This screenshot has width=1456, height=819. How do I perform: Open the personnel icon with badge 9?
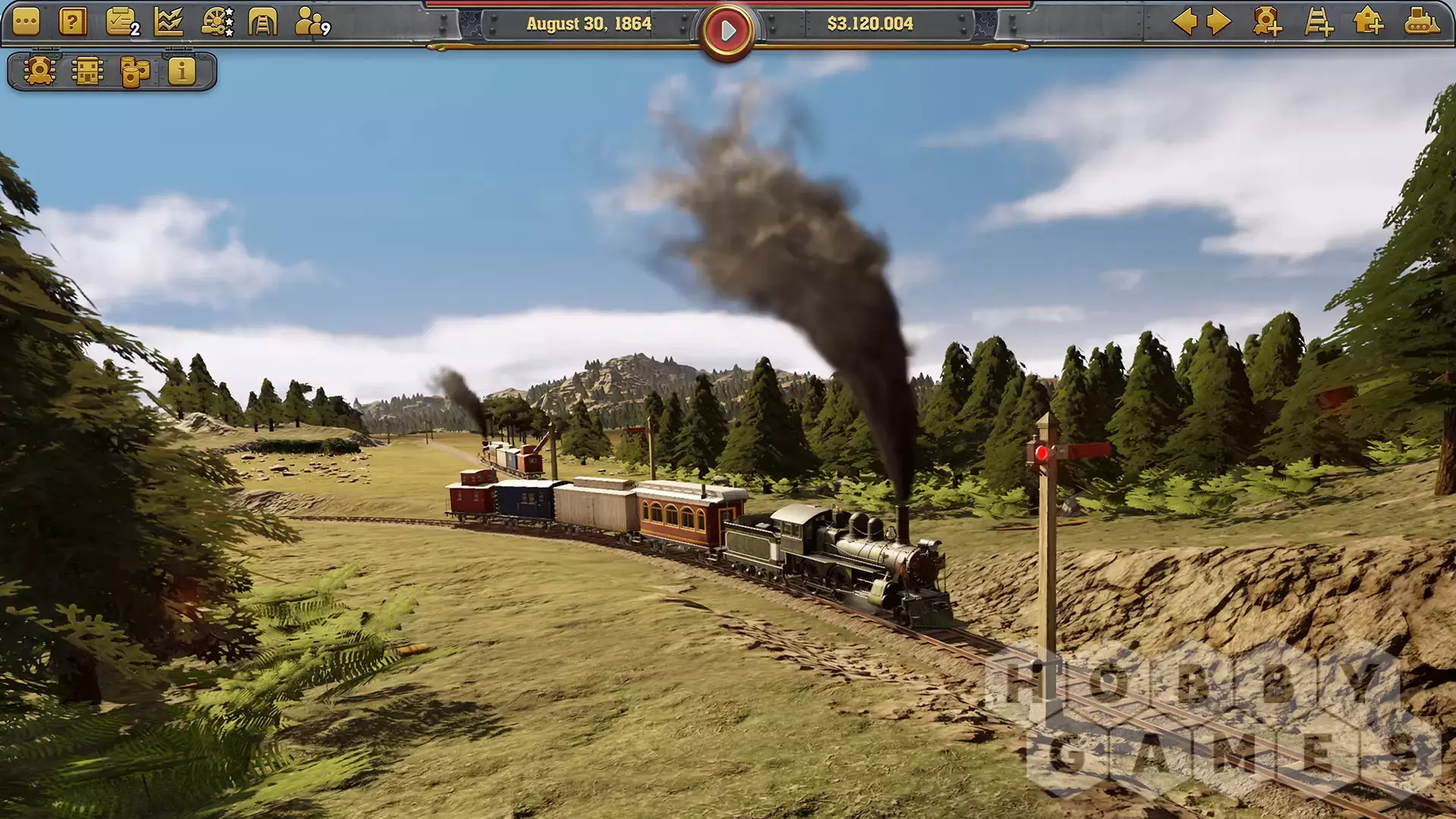click(311, 23)
